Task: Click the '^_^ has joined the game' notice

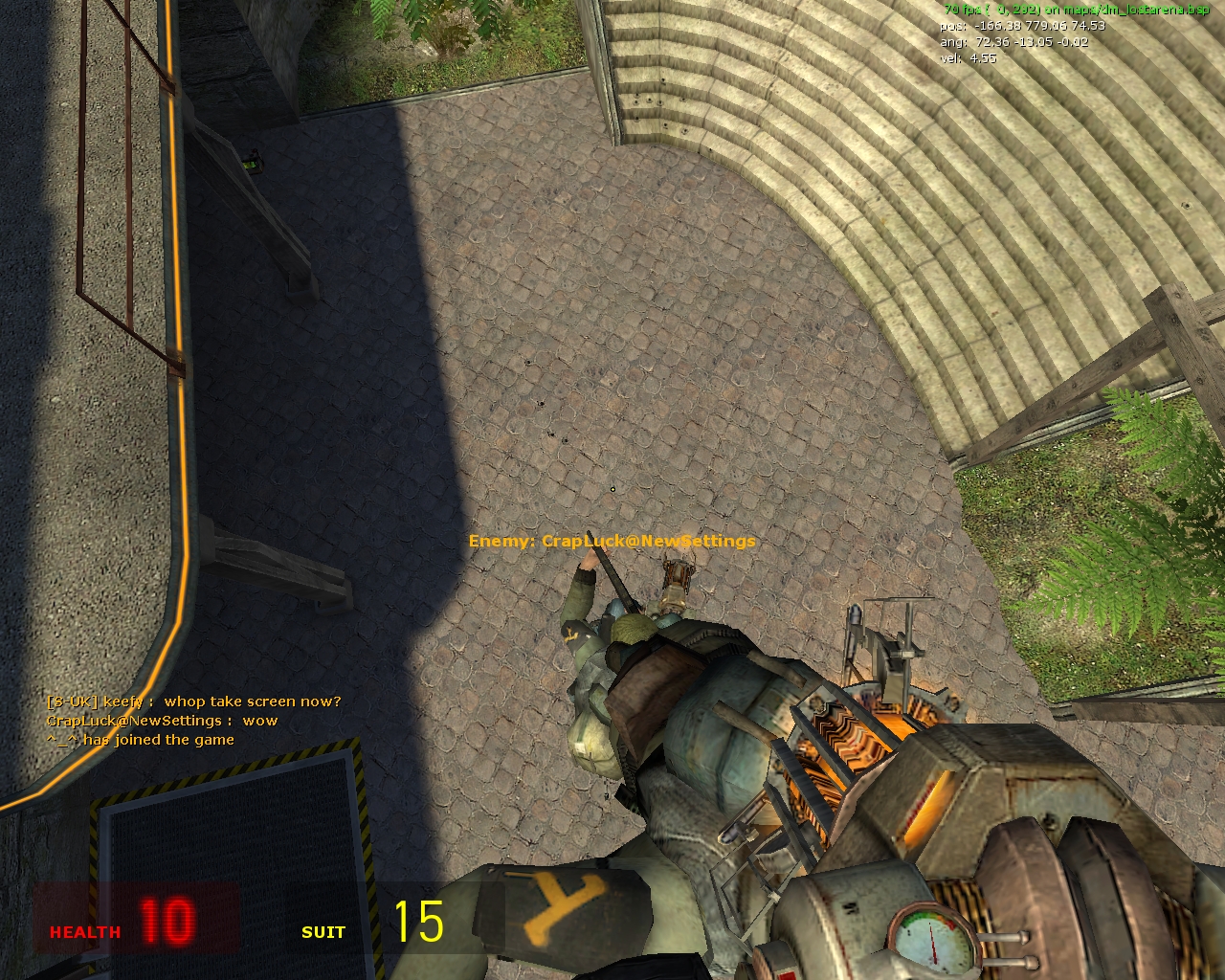Action: [x=142, y=739]
